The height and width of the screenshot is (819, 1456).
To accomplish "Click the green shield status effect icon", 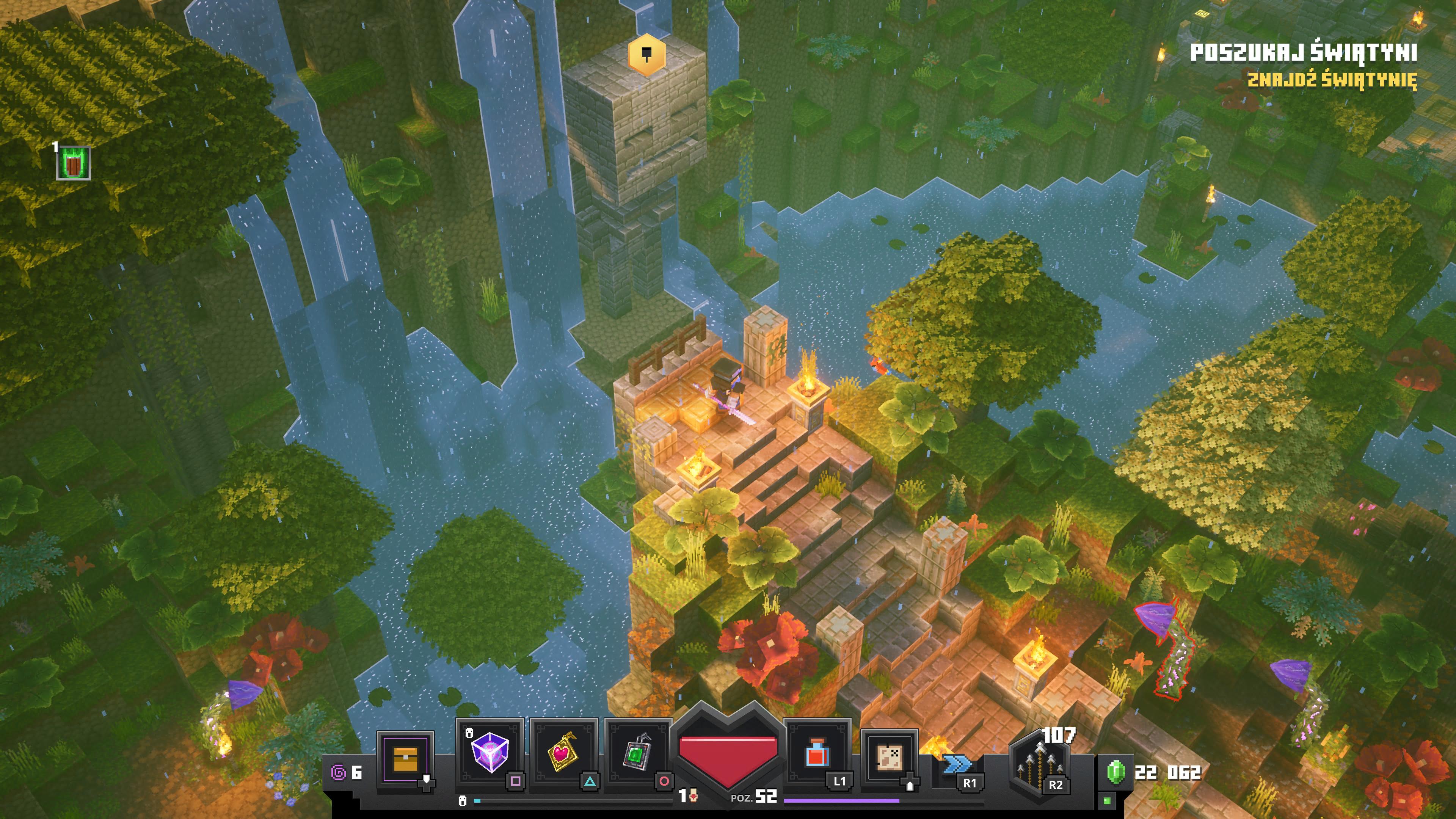I will point(74,163).
